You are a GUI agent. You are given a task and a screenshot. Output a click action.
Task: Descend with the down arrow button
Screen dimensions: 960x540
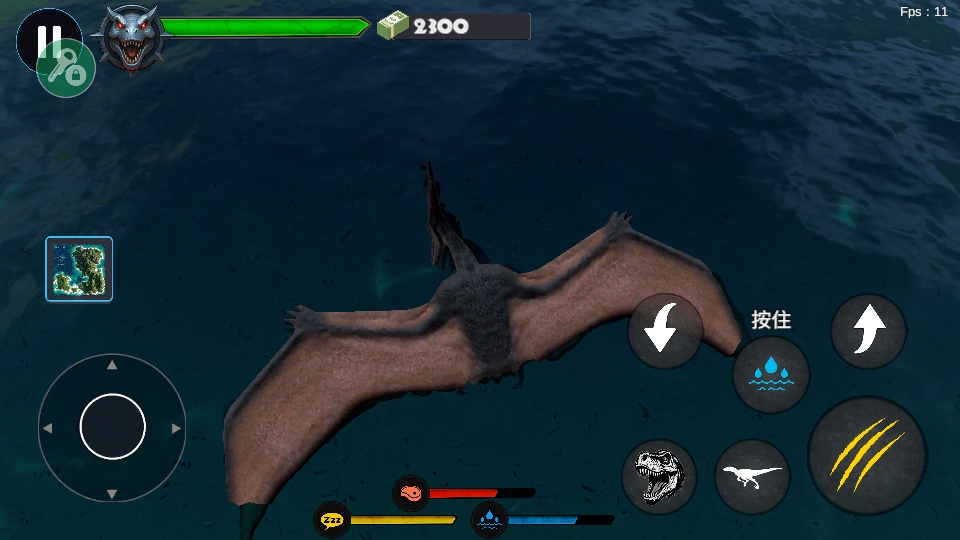tap(666, 331)
